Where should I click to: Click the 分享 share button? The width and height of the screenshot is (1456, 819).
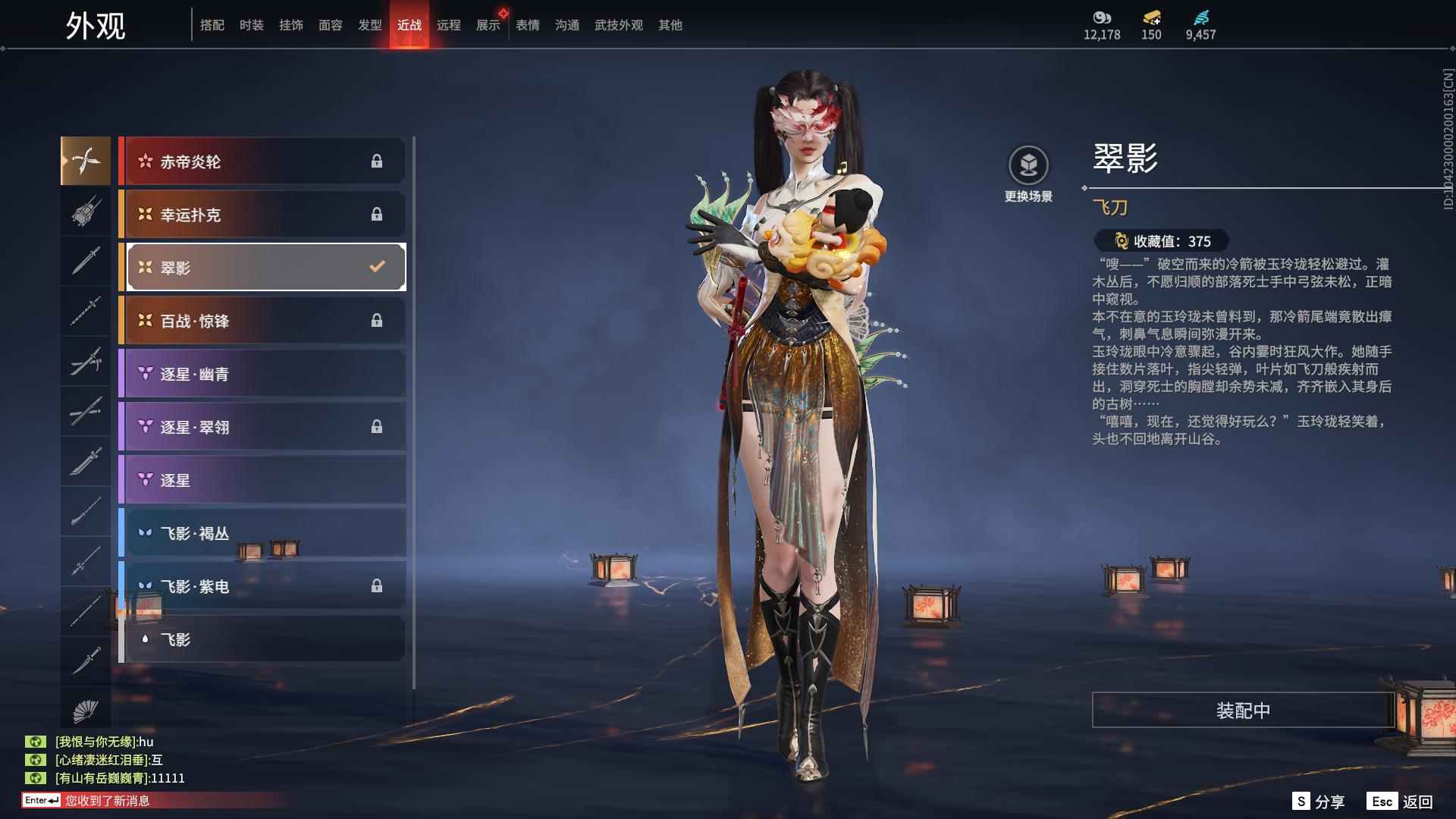[x=1319, y=802]
